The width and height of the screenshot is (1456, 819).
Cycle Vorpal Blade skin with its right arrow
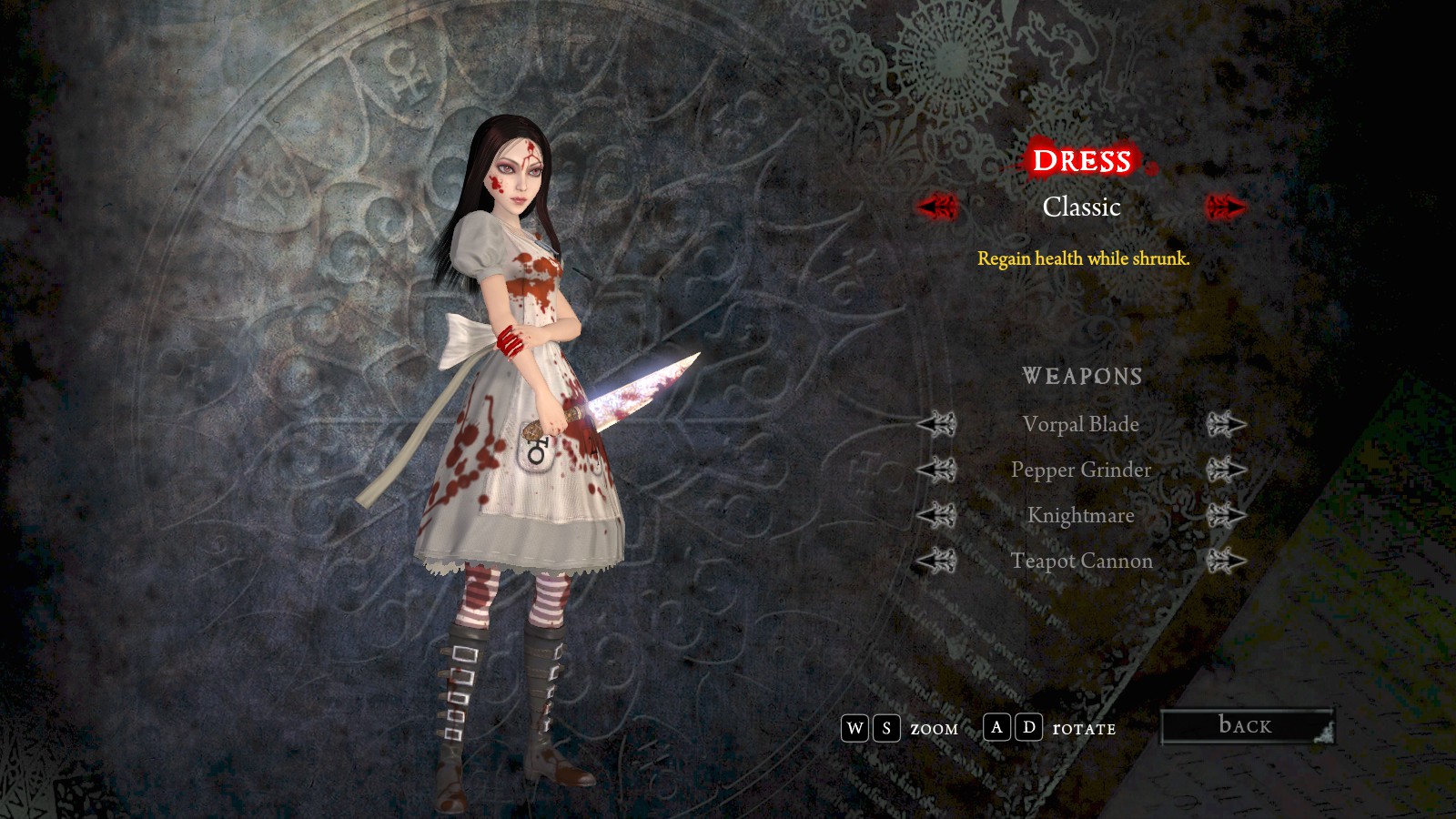[1225, 424]
